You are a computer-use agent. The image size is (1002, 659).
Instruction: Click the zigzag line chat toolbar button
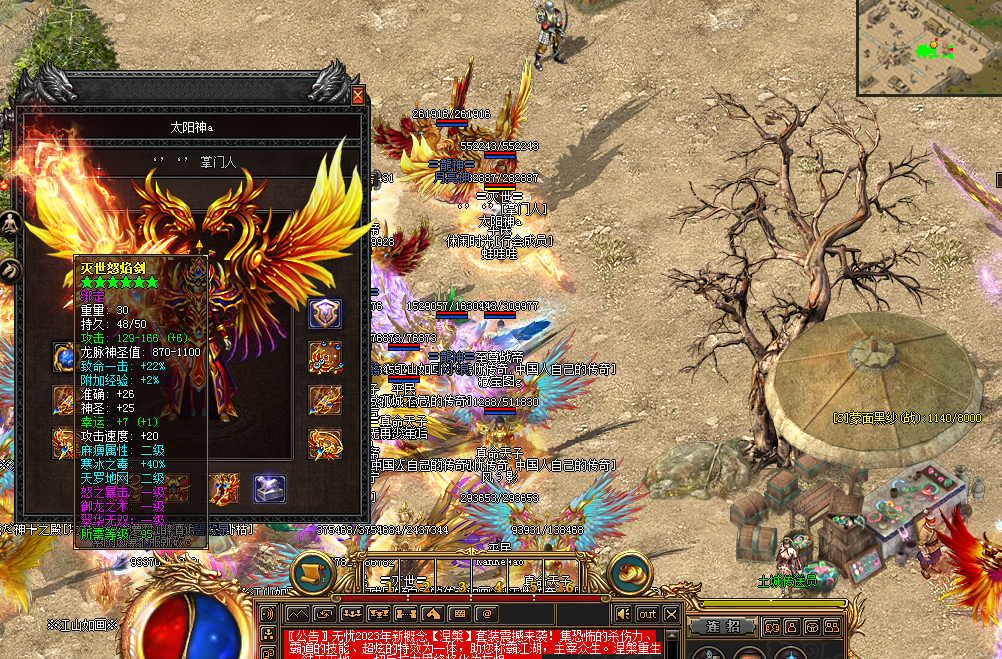point(298,613)
